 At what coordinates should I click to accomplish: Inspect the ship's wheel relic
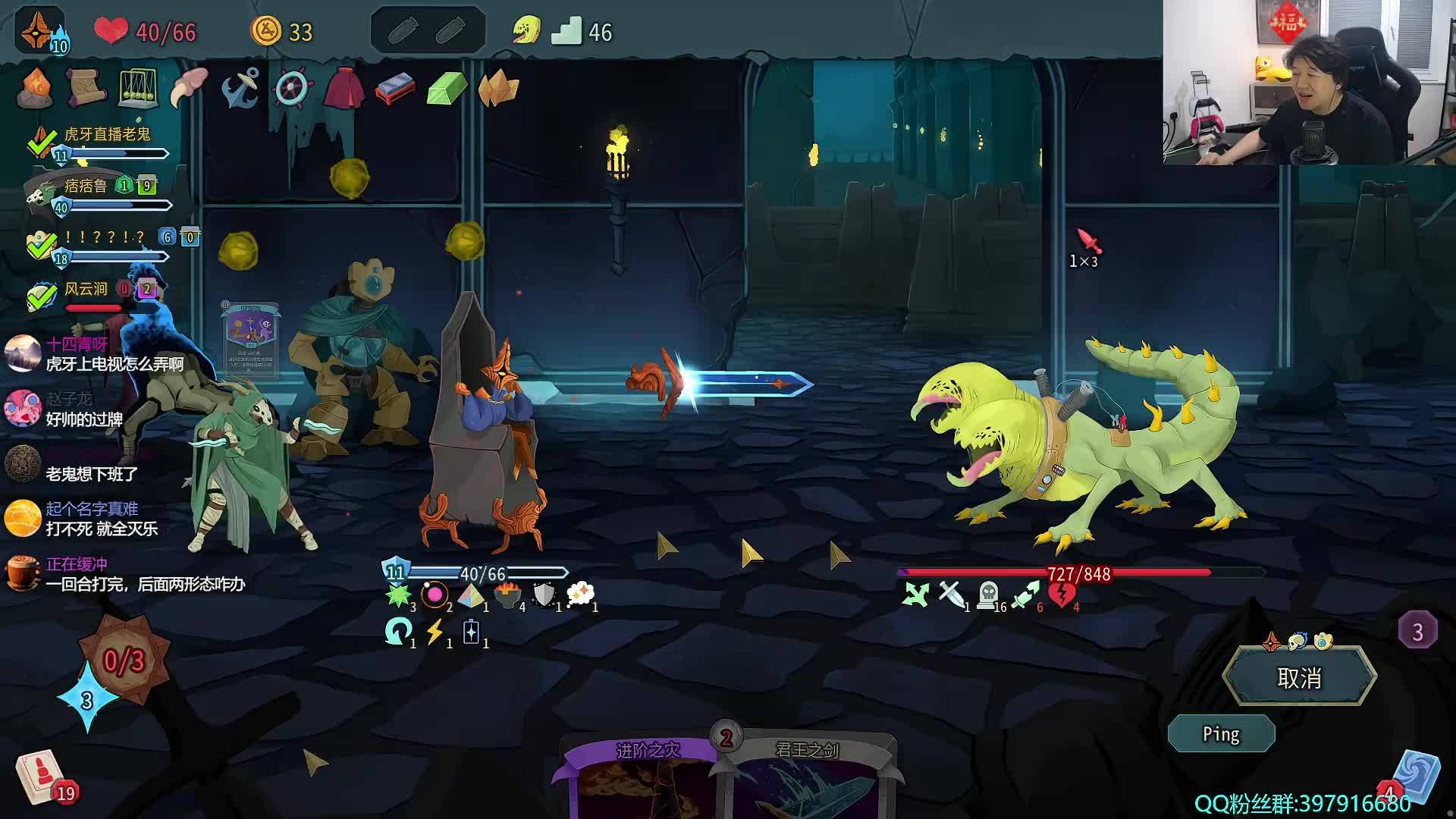[x=292, y=88]
